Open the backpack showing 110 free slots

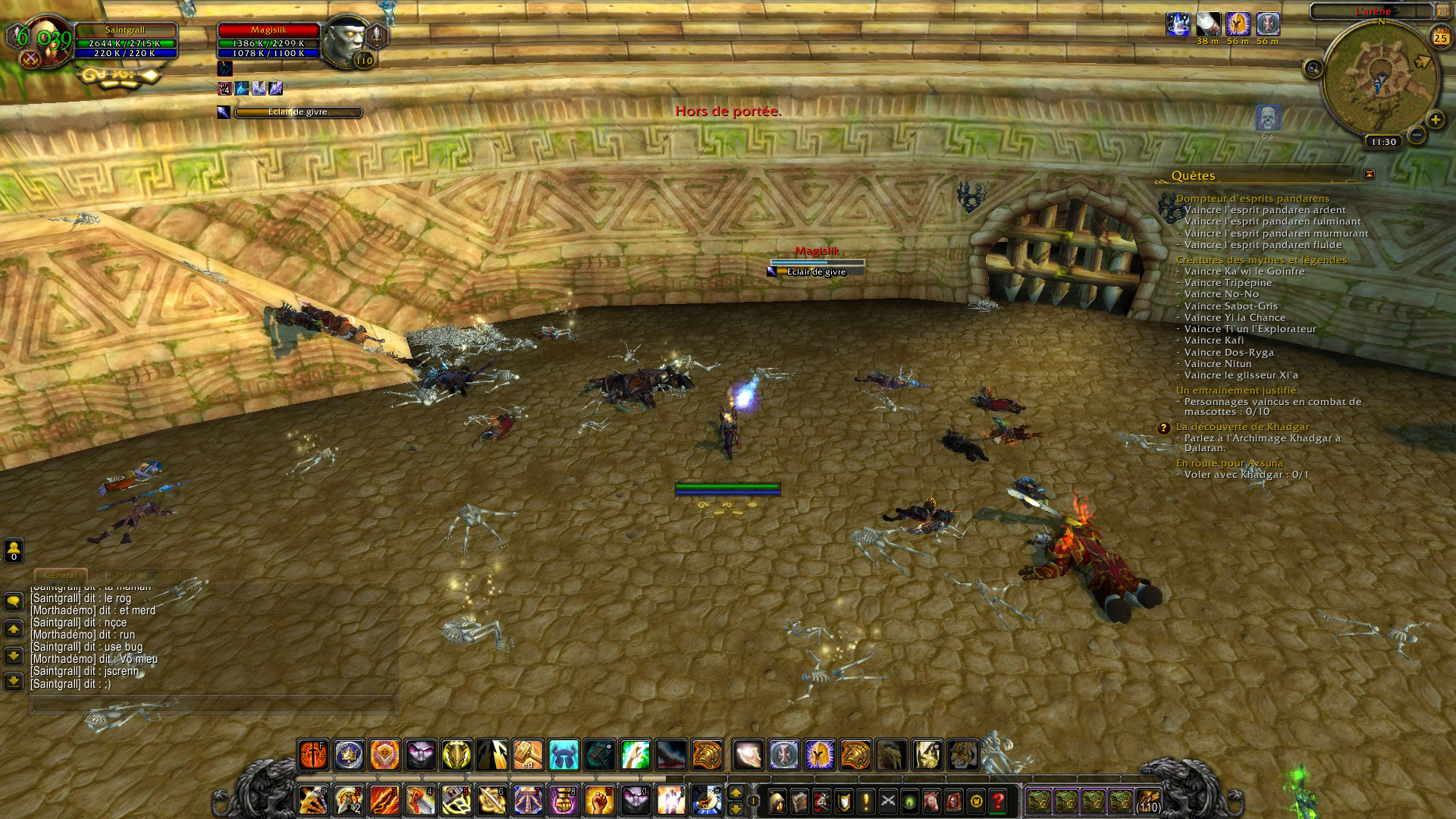(x=1148, y=801)
